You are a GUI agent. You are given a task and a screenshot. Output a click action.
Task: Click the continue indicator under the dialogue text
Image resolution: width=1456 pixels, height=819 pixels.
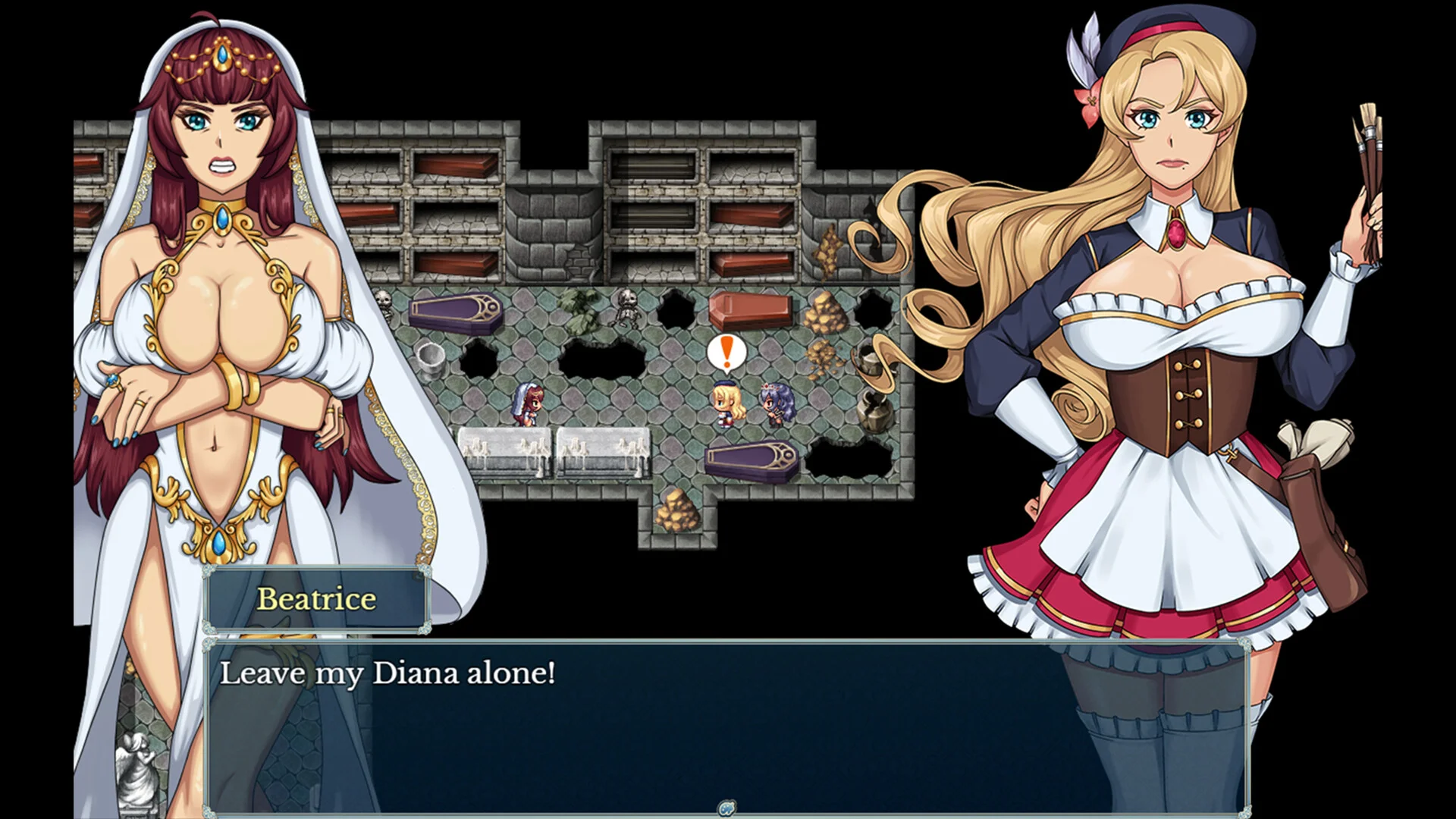(726, 808)
